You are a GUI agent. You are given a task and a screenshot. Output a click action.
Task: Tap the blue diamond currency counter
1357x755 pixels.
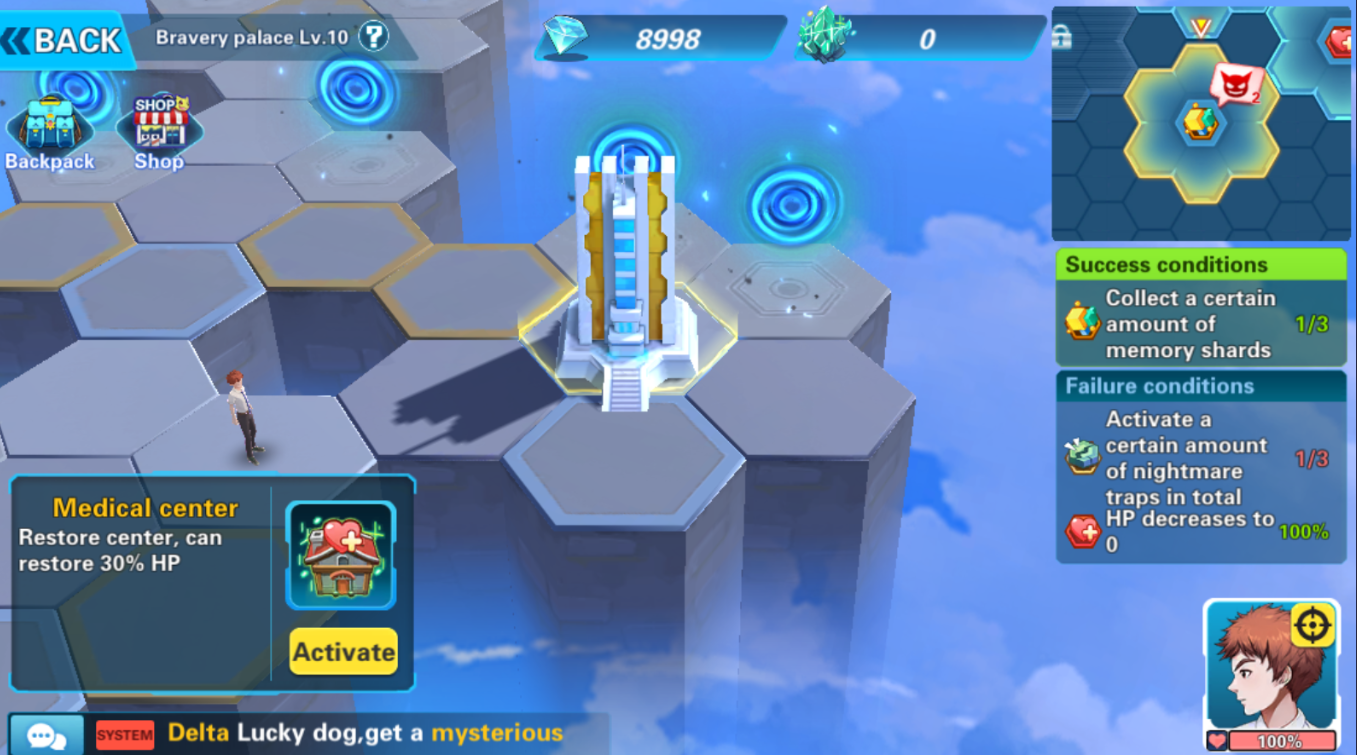(660, 39)
